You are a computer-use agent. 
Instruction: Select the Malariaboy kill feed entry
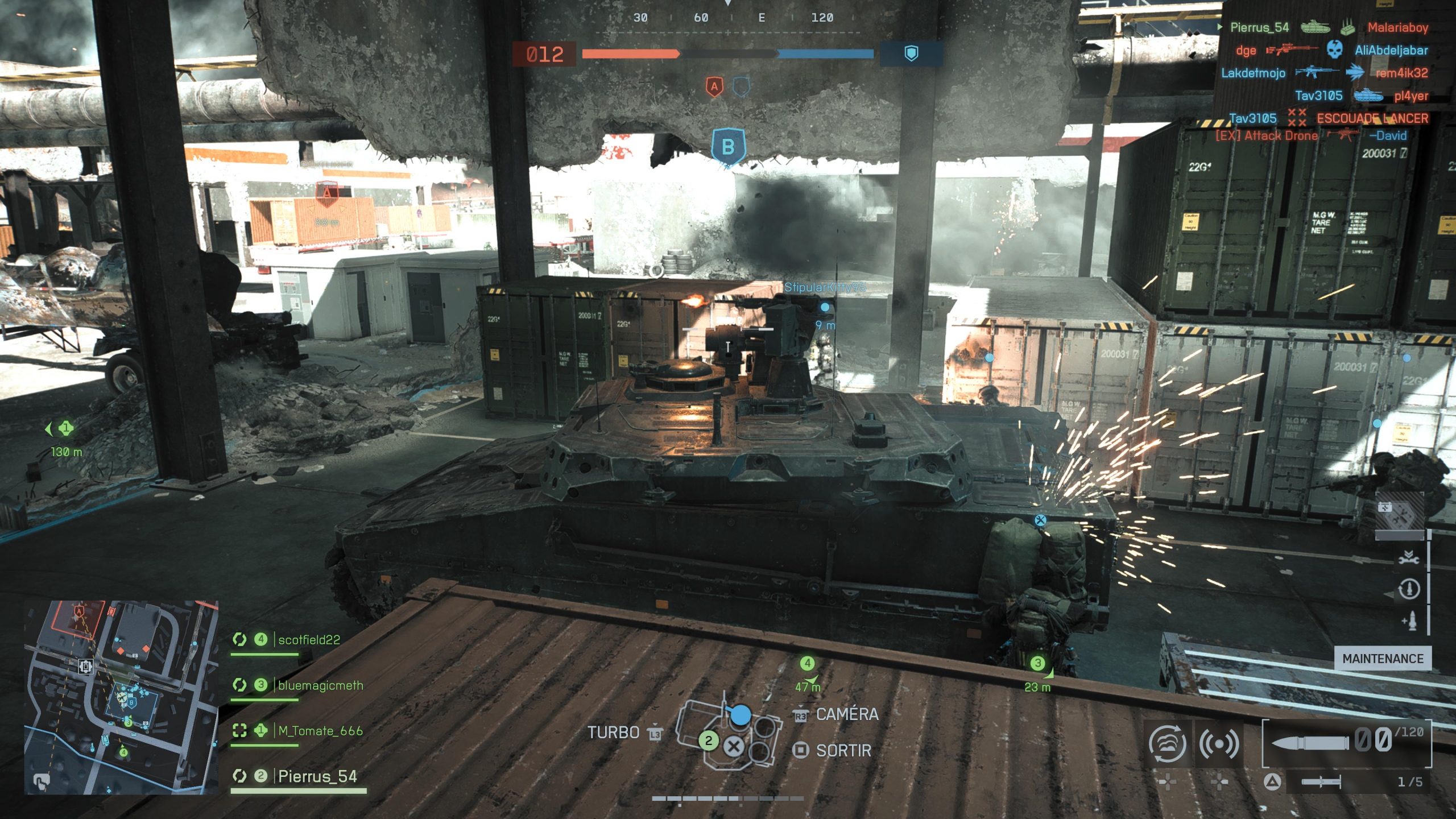point(1397,27)
